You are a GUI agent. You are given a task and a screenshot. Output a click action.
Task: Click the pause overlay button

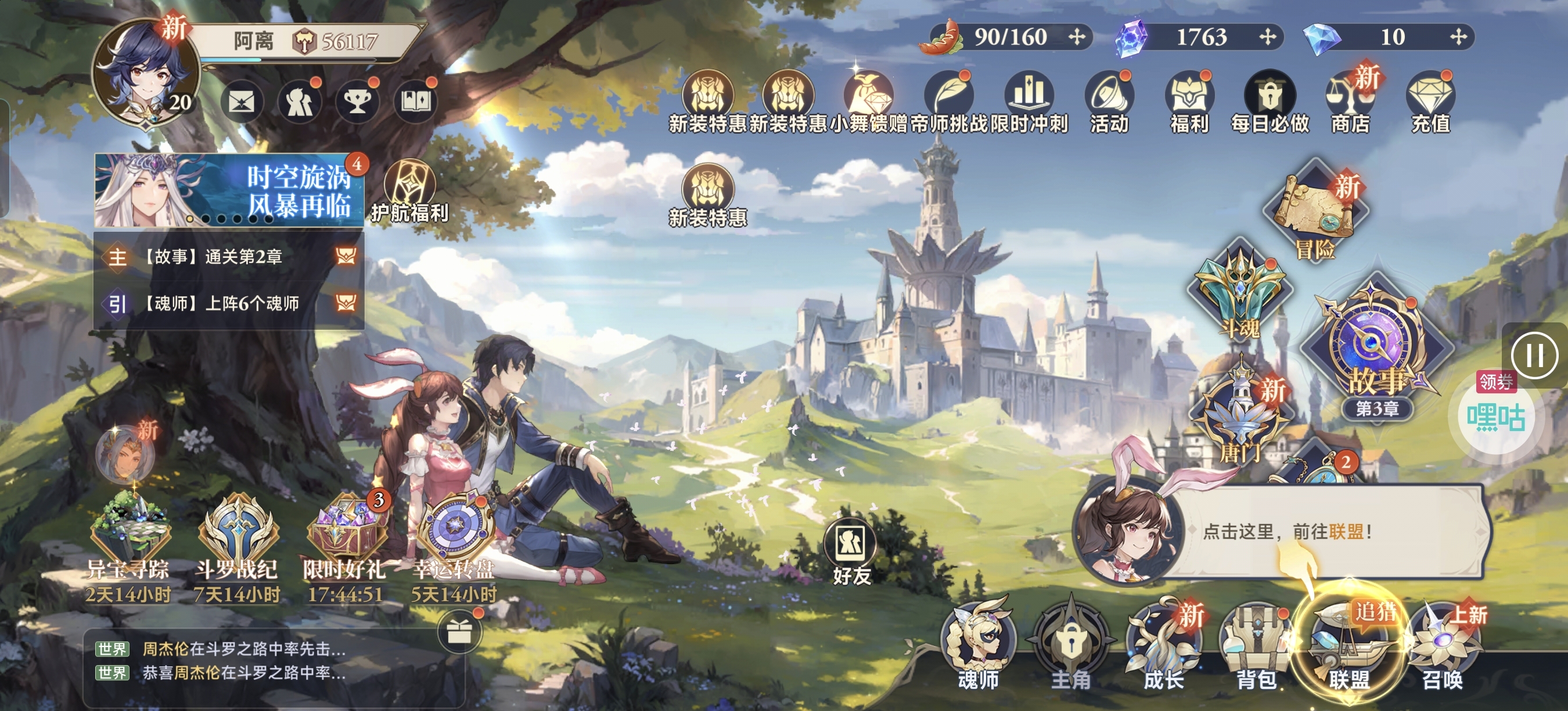coord(1534,355)
